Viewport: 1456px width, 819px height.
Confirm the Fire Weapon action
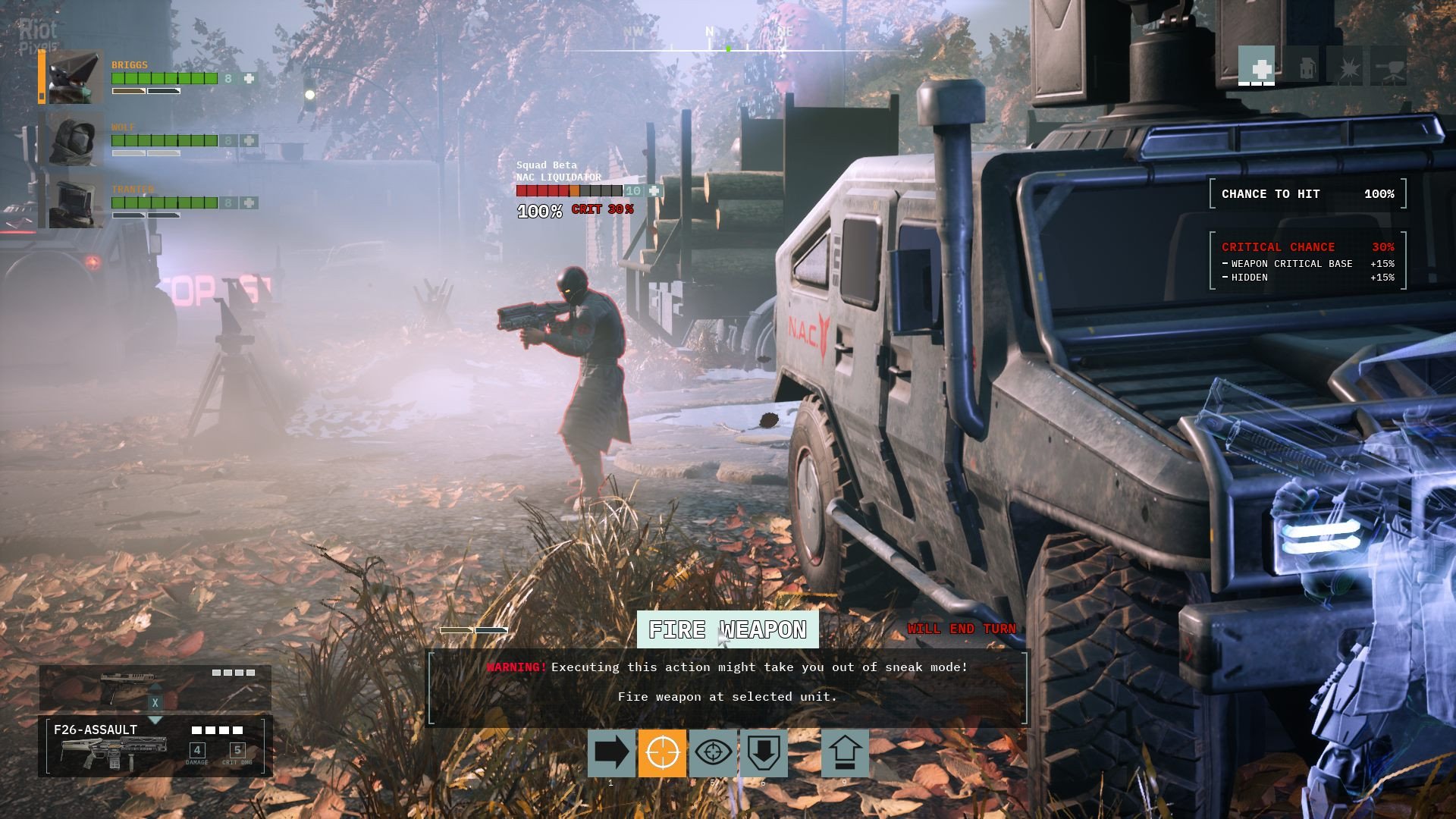point(727,629)
